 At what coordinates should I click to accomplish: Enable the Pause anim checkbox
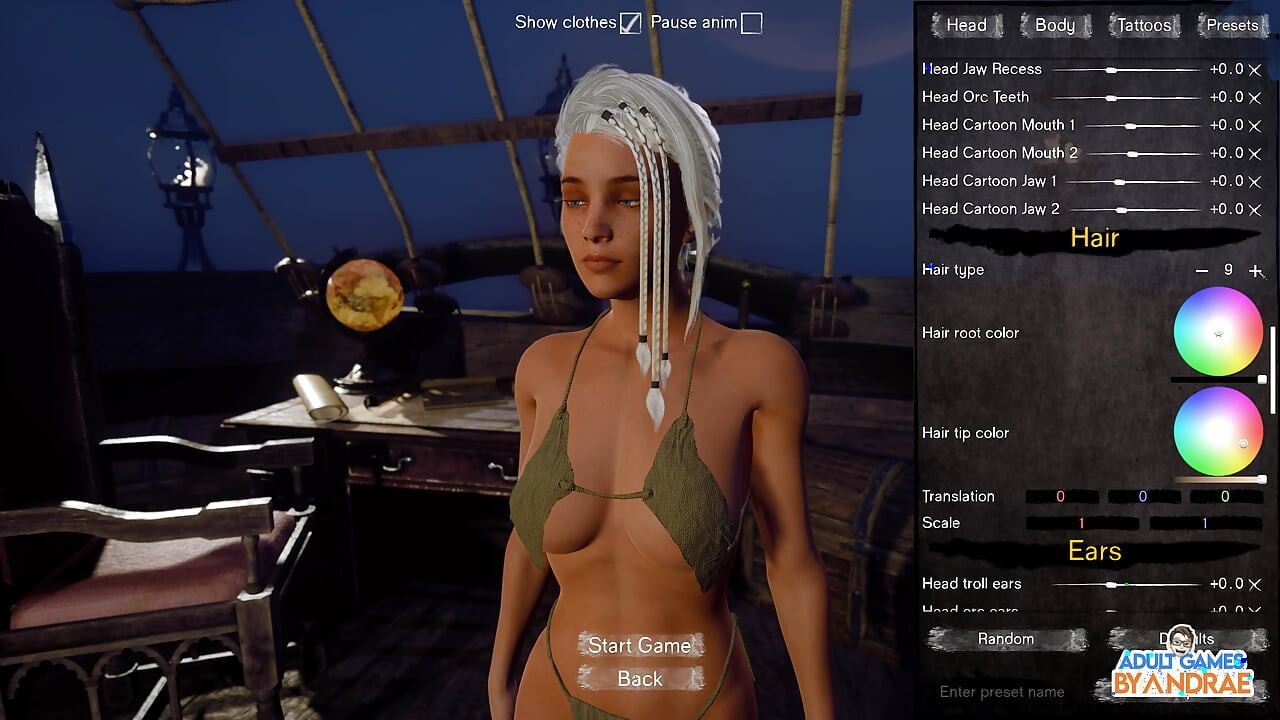tap(750, 21)
